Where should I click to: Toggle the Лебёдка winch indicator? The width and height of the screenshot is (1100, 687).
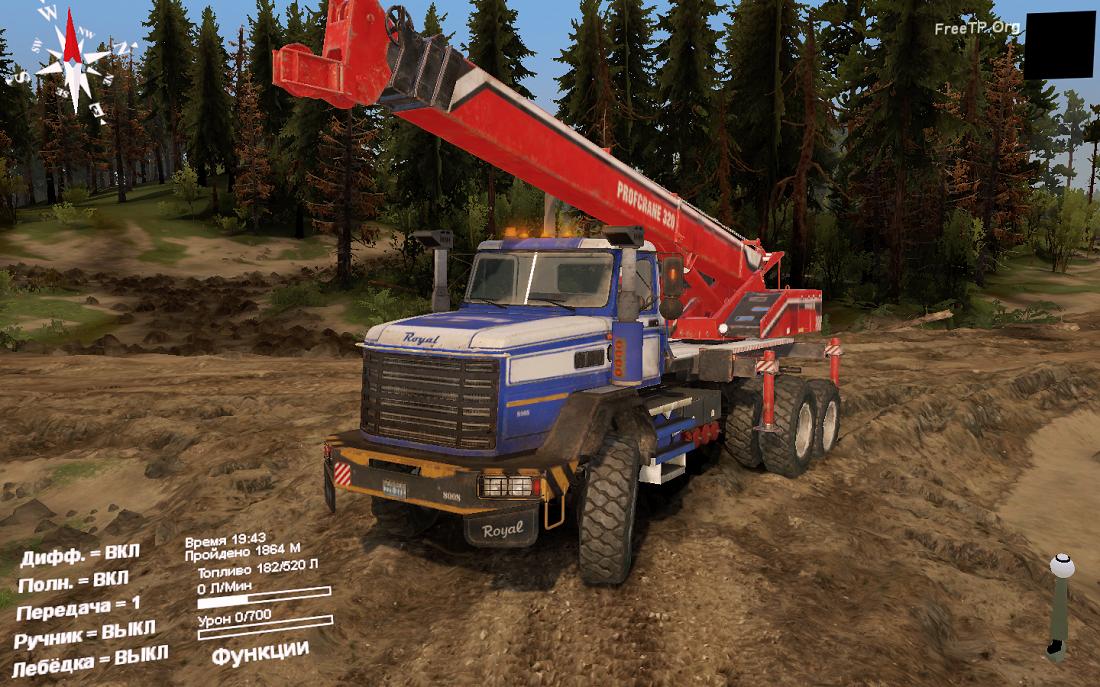point(90,661)
